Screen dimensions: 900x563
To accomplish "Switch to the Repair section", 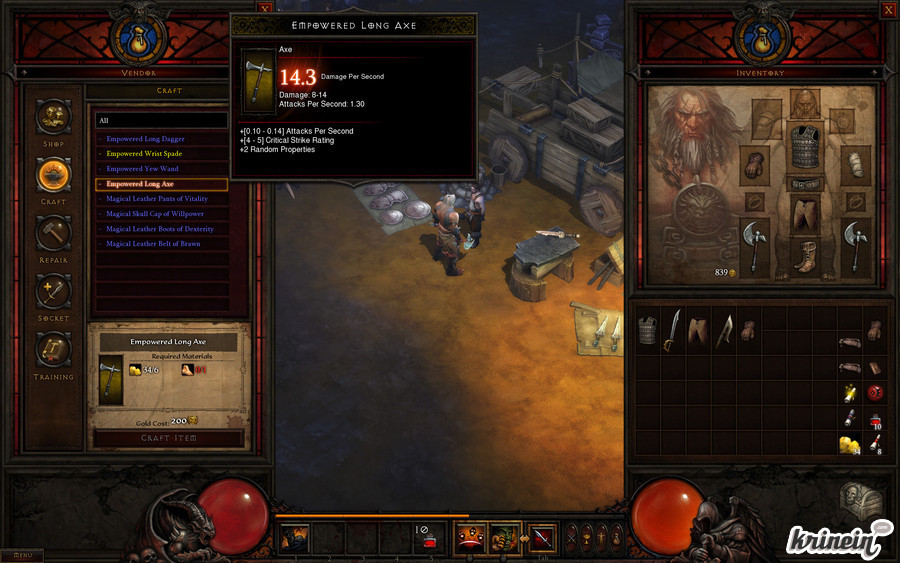I will [53, 234].
